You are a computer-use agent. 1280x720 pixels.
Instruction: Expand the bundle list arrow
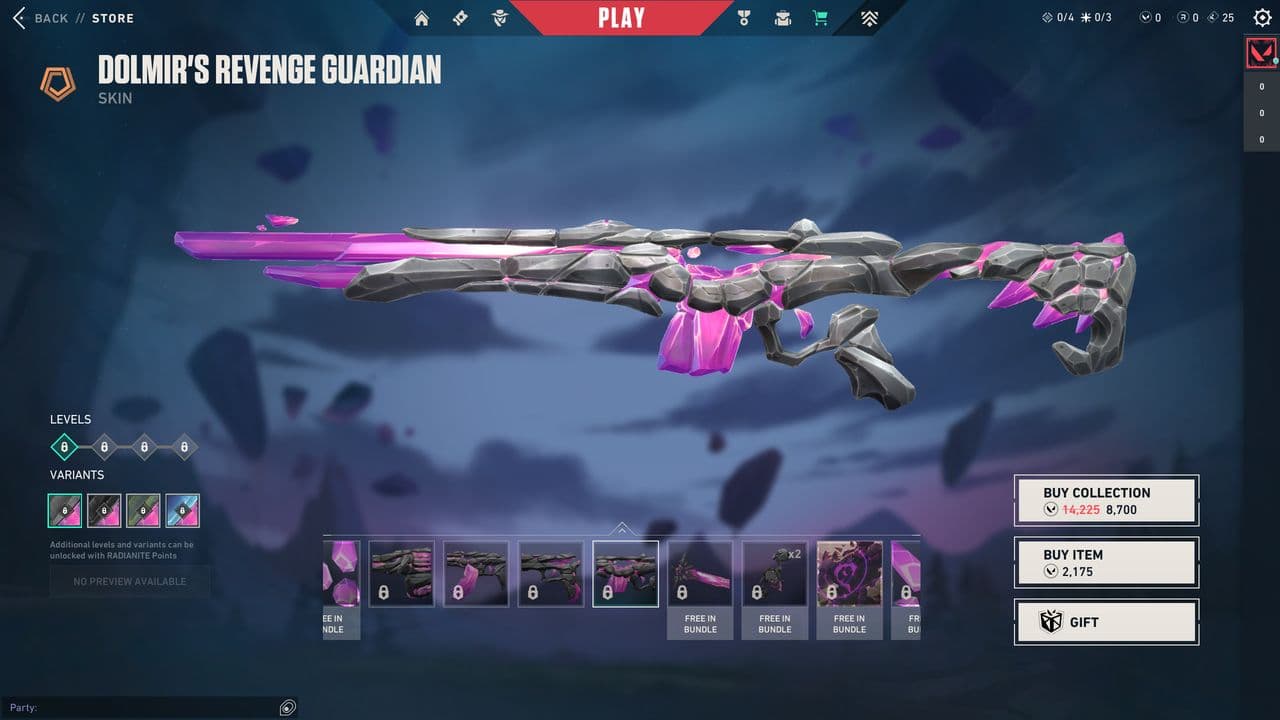coord(622,528)
